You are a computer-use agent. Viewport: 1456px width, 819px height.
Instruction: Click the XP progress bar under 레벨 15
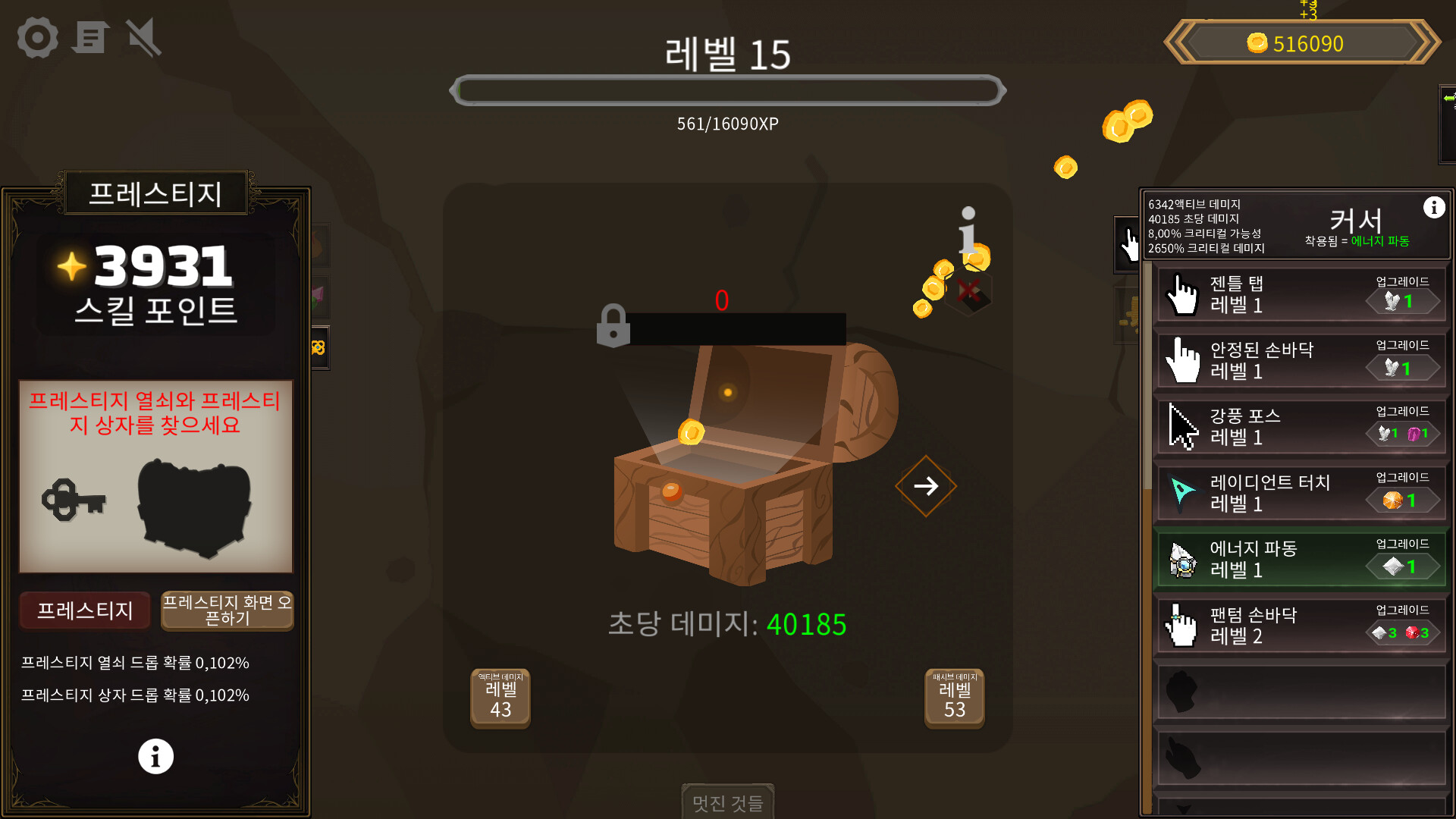[728, 90]
